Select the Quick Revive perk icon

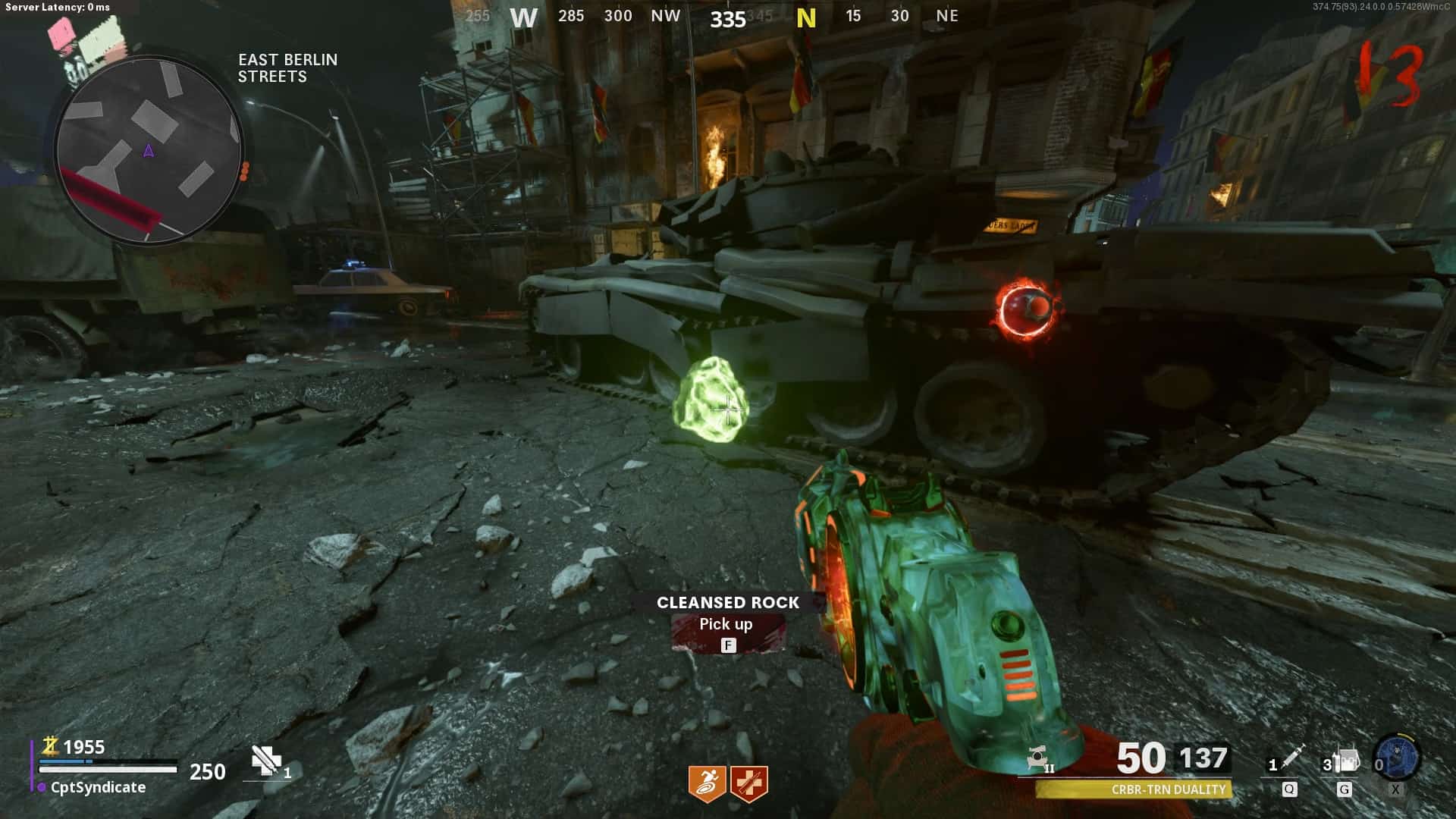pyautogui.click(x=749, y=783)
